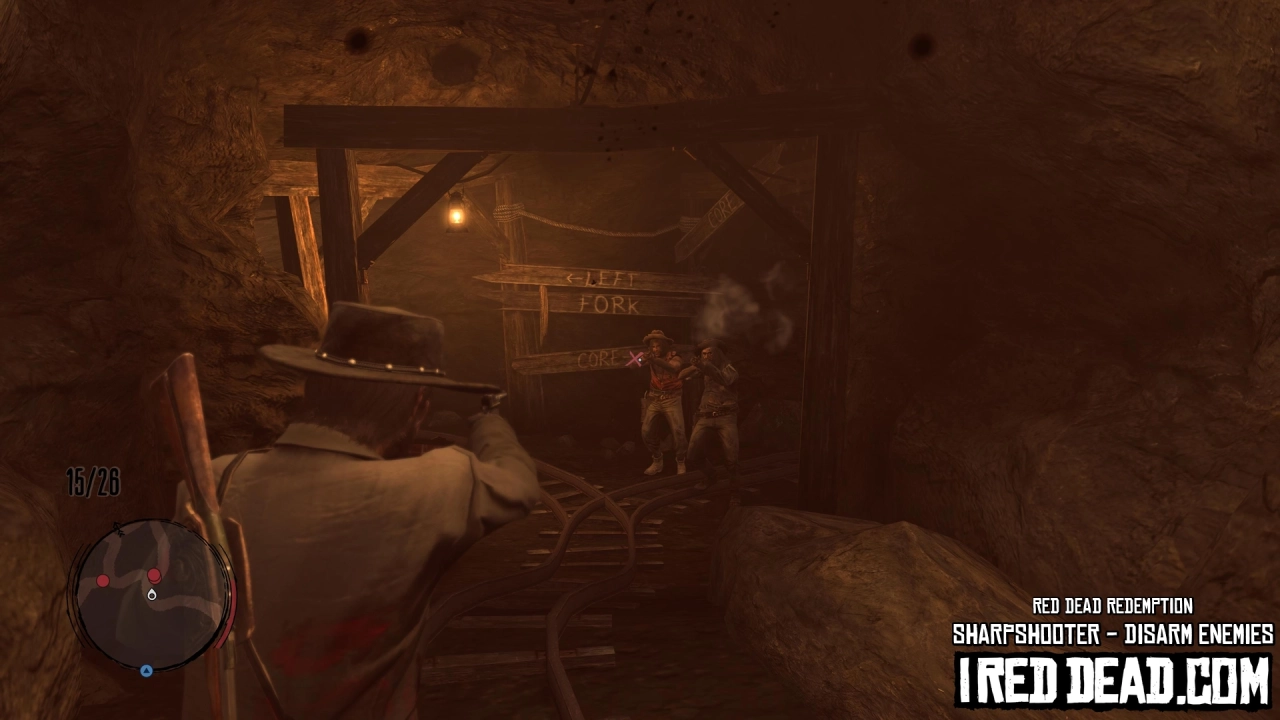Click the player arrow on the minimap
1280x720 pixels.
152,595
